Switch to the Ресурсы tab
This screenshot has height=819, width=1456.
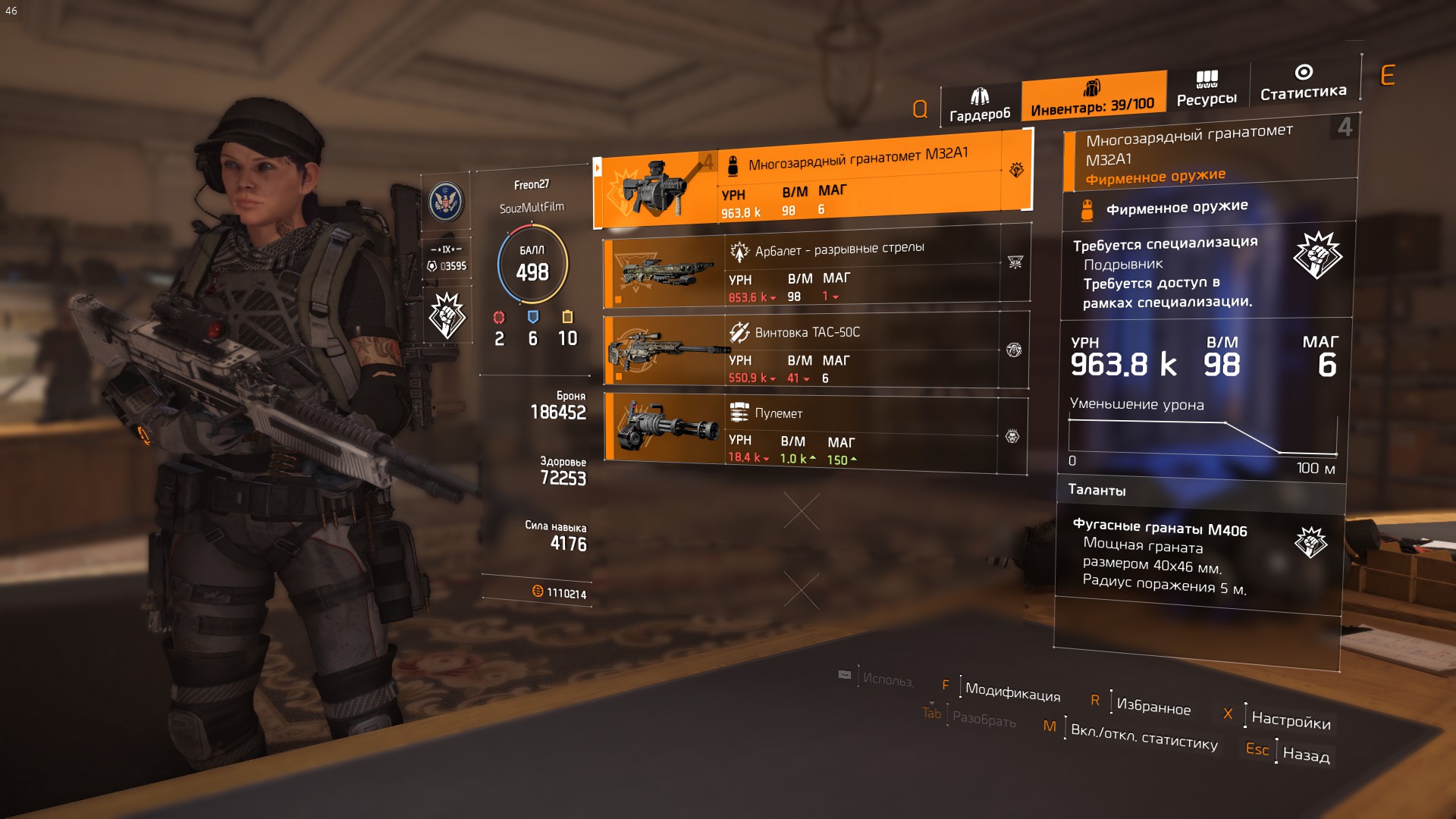tap(1207, 89)
